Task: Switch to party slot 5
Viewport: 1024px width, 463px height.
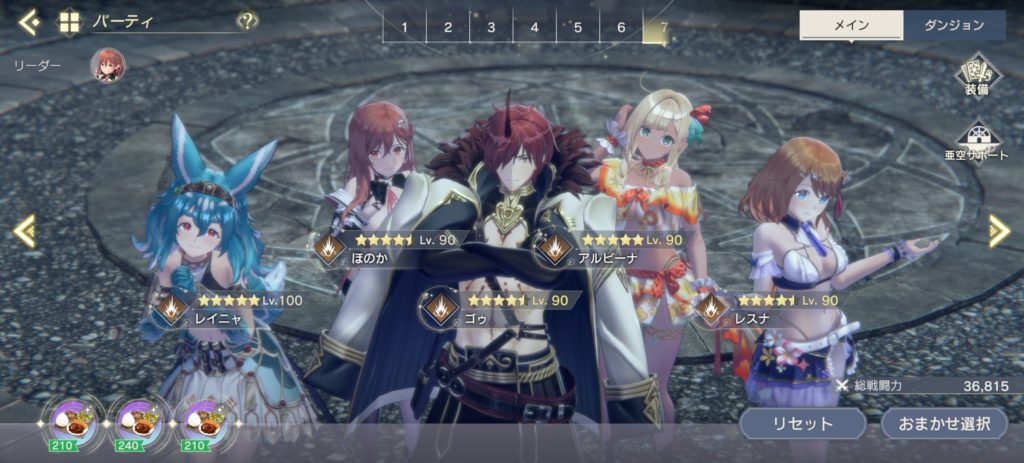Action: point(577,27)
